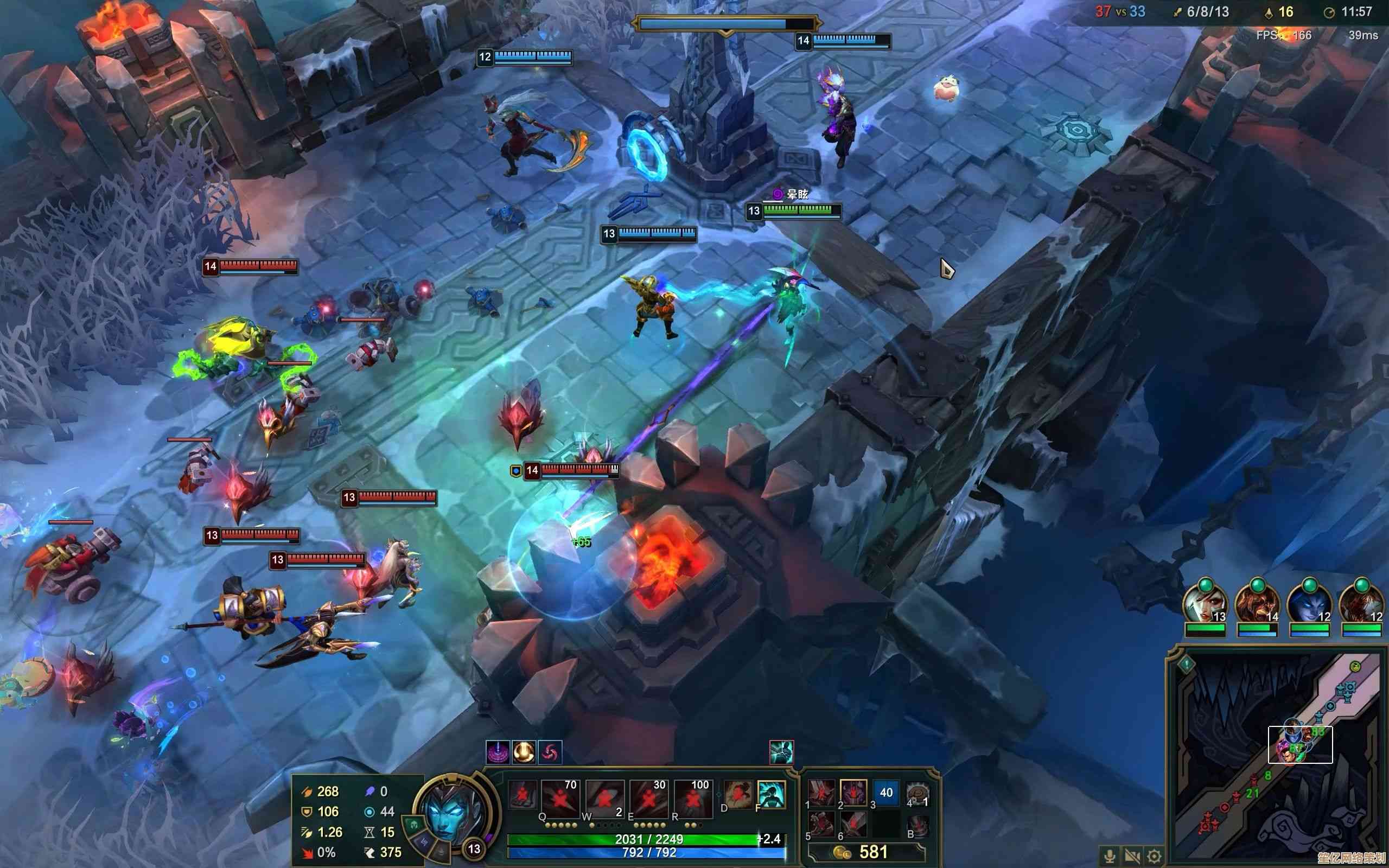Click the passive ability icon beside Q
The height and width of the screenshot is (868, 1389).
[523, 795]
